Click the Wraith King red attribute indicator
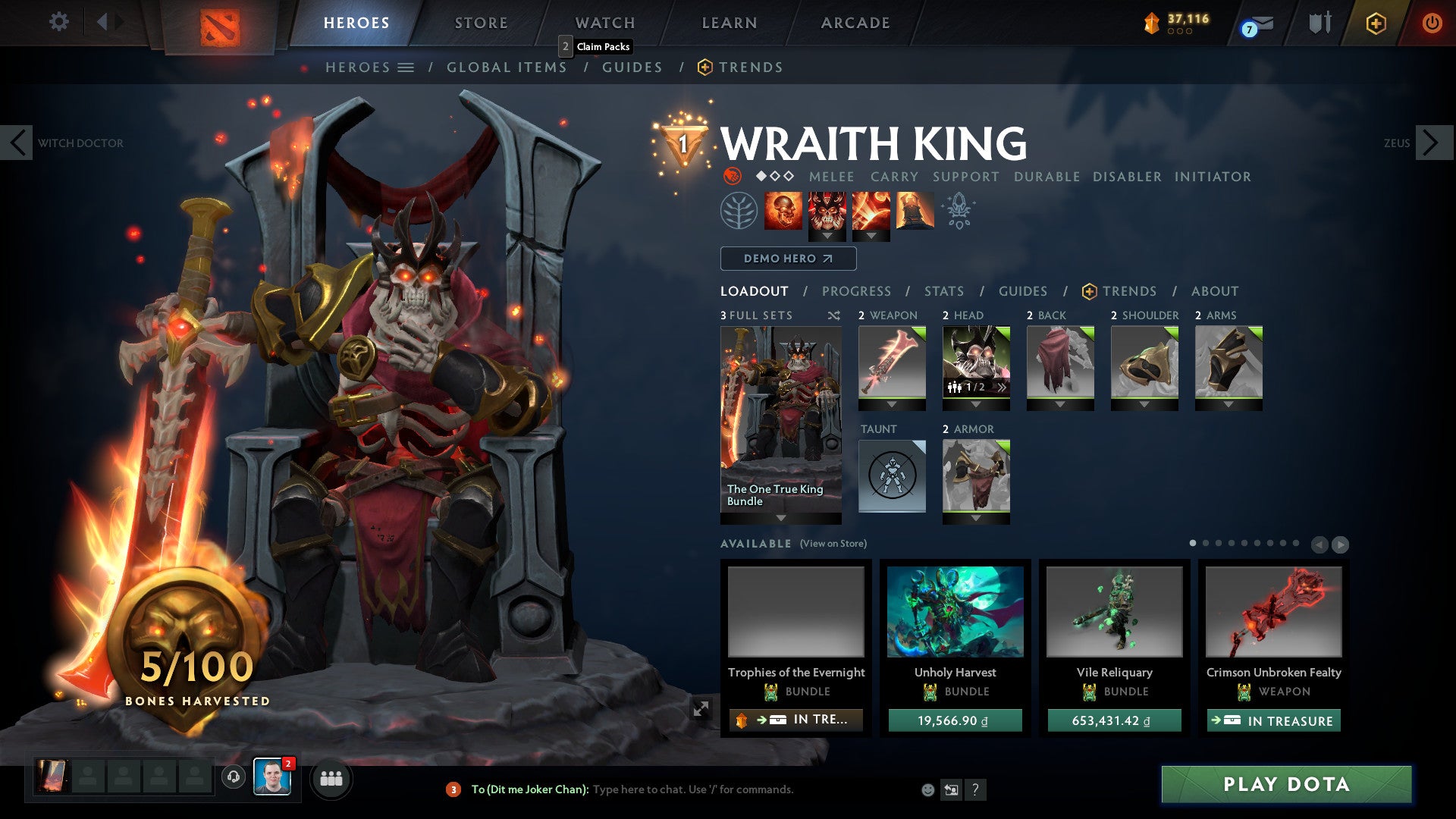The height and width of the screenshot is (819, 1456). click(731, 177)
